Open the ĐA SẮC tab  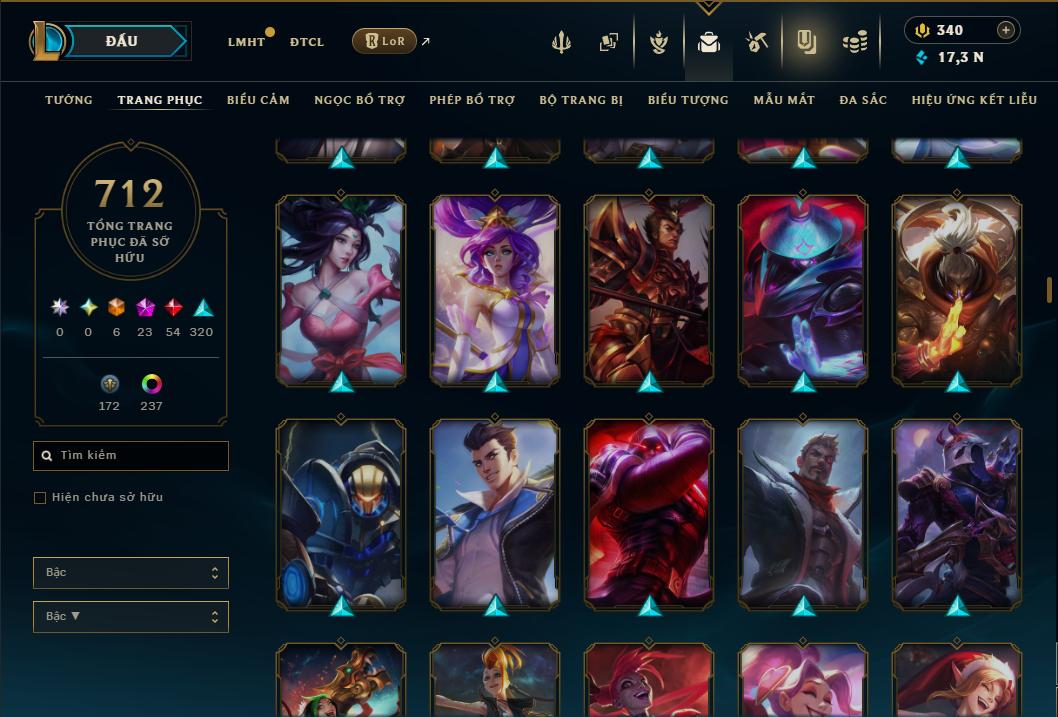(x=863, y=100)
